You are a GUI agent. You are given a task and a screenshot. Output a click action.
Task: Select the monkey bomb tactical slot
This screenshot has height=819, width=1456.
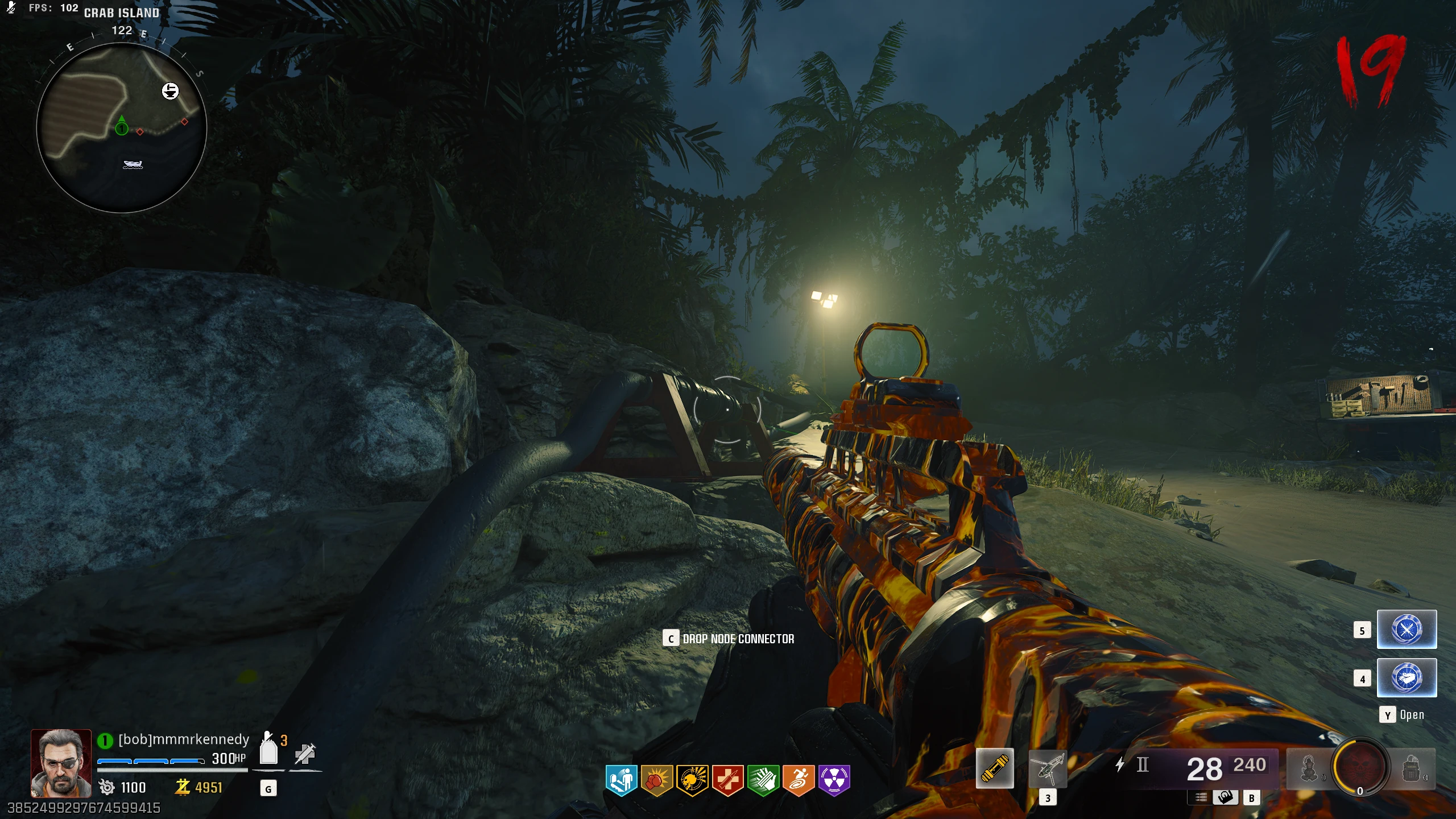(x=1309, y=768)
